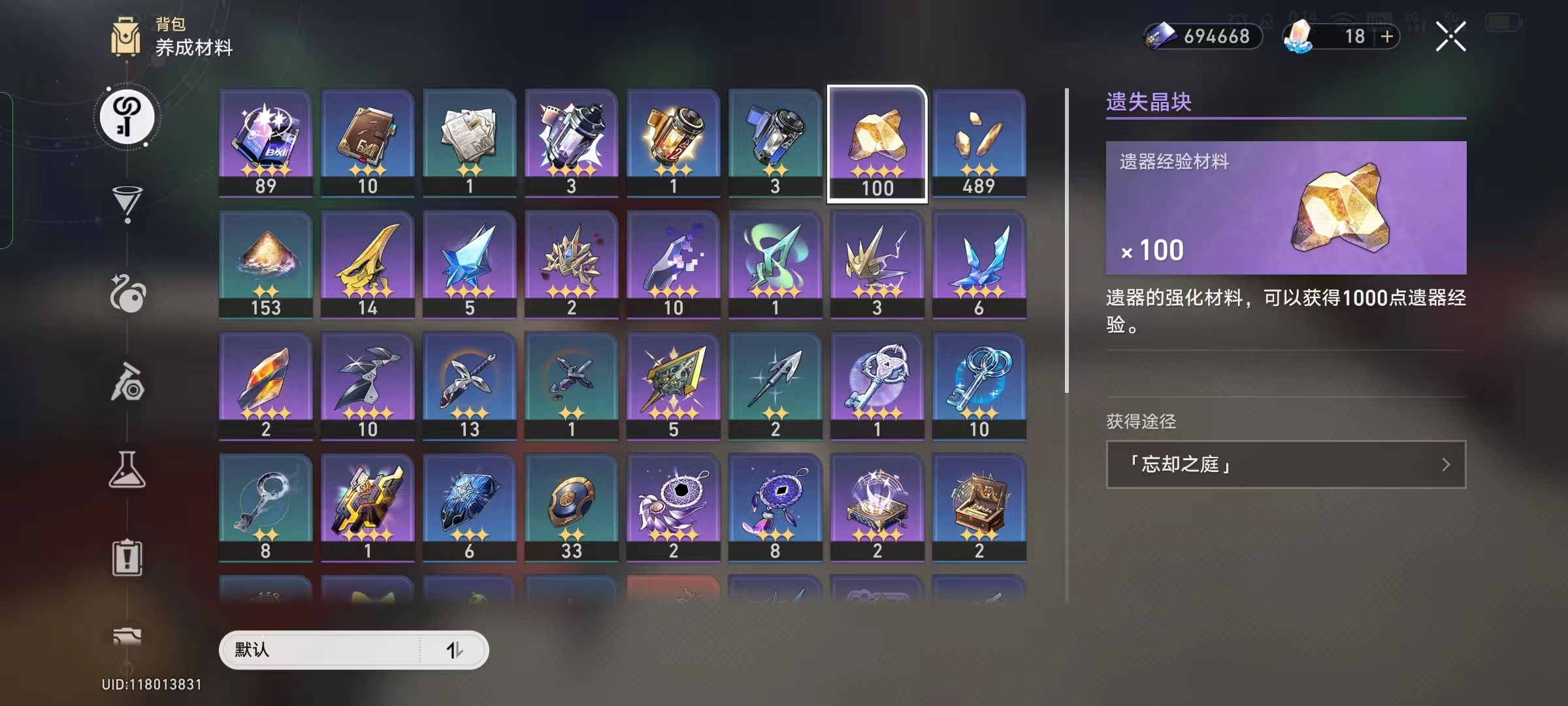Viewport: 1568px width, 706px height.
Task: Select the wooden music box item
Action: (979, 507)
